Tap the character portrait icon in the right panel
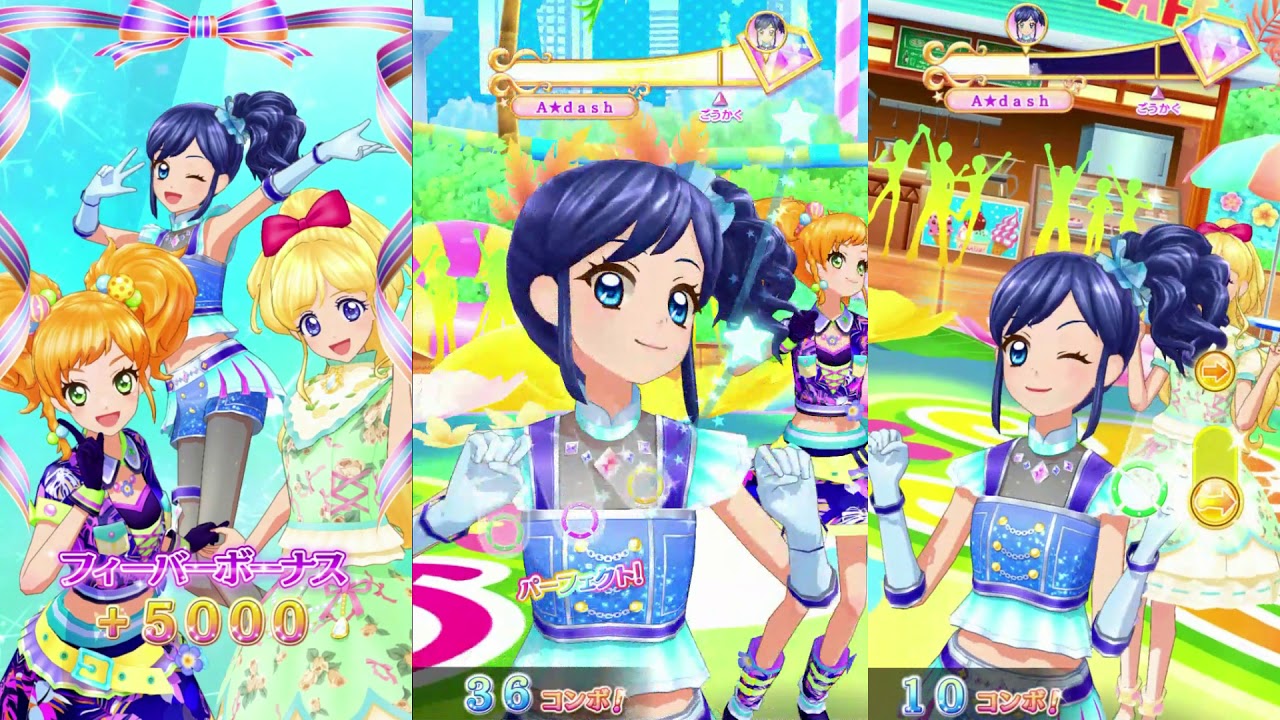 (1028, 26)
